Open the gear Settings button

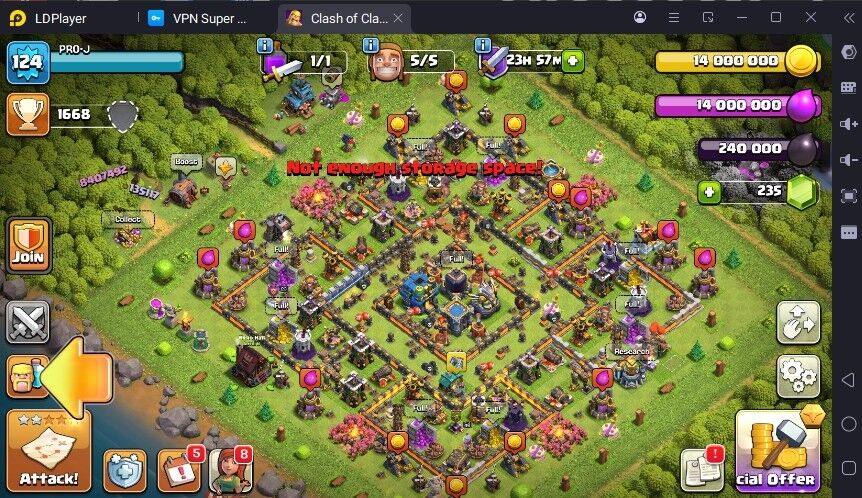[798, 376]
